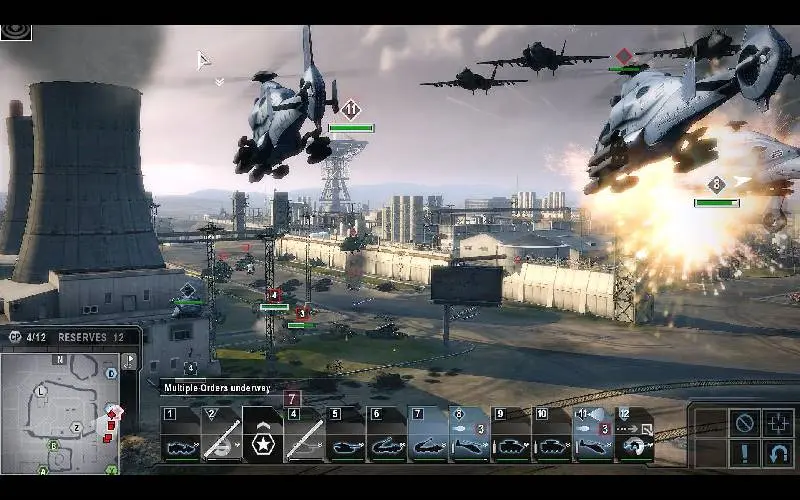Image resolution: width=800 pixels, height=500 pixels.
Task: Choose the star emblem unit card
Action: pos(263,435)
